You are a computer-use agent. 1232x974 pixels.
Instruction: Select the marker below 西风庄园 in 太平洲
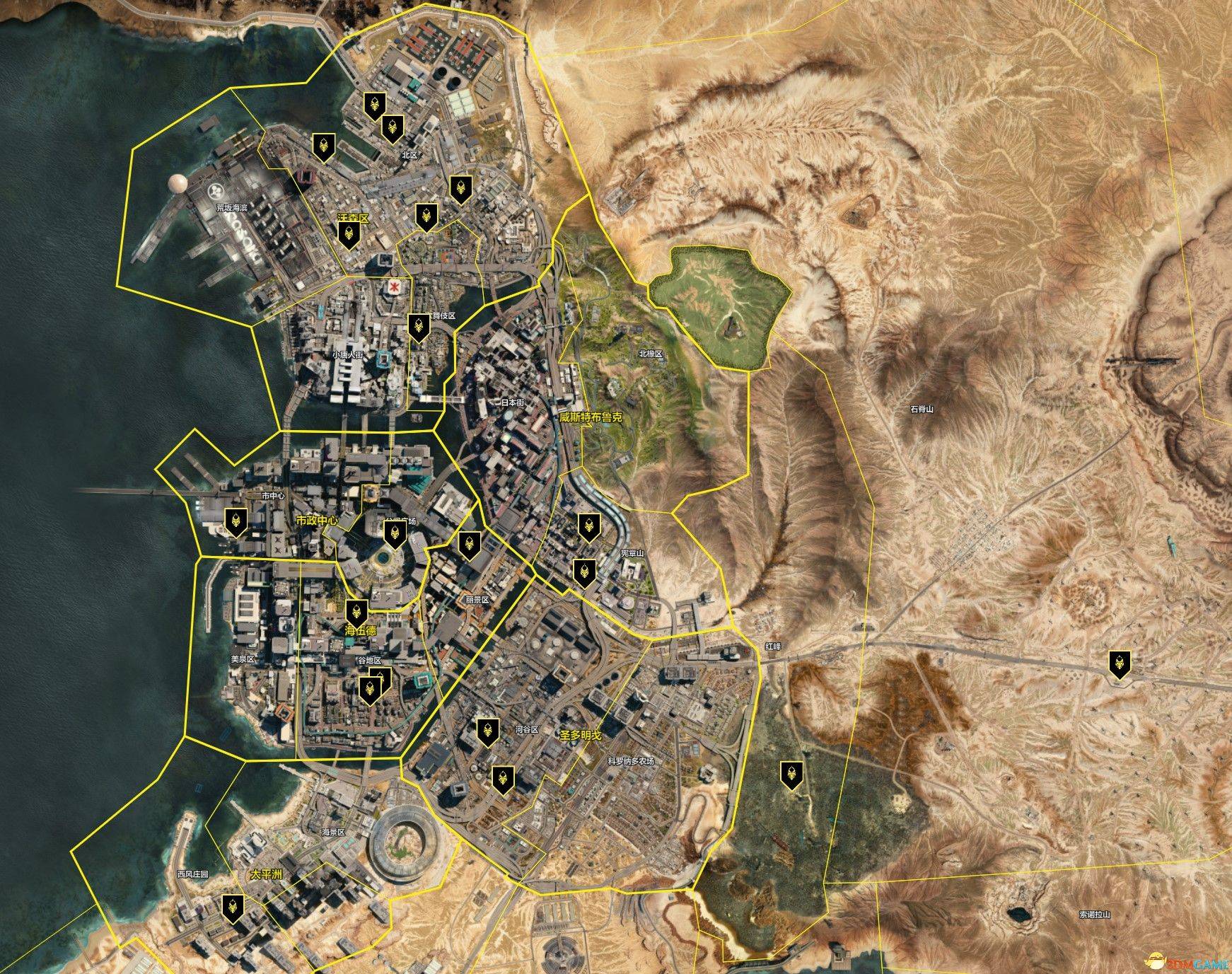coord(233,908)
